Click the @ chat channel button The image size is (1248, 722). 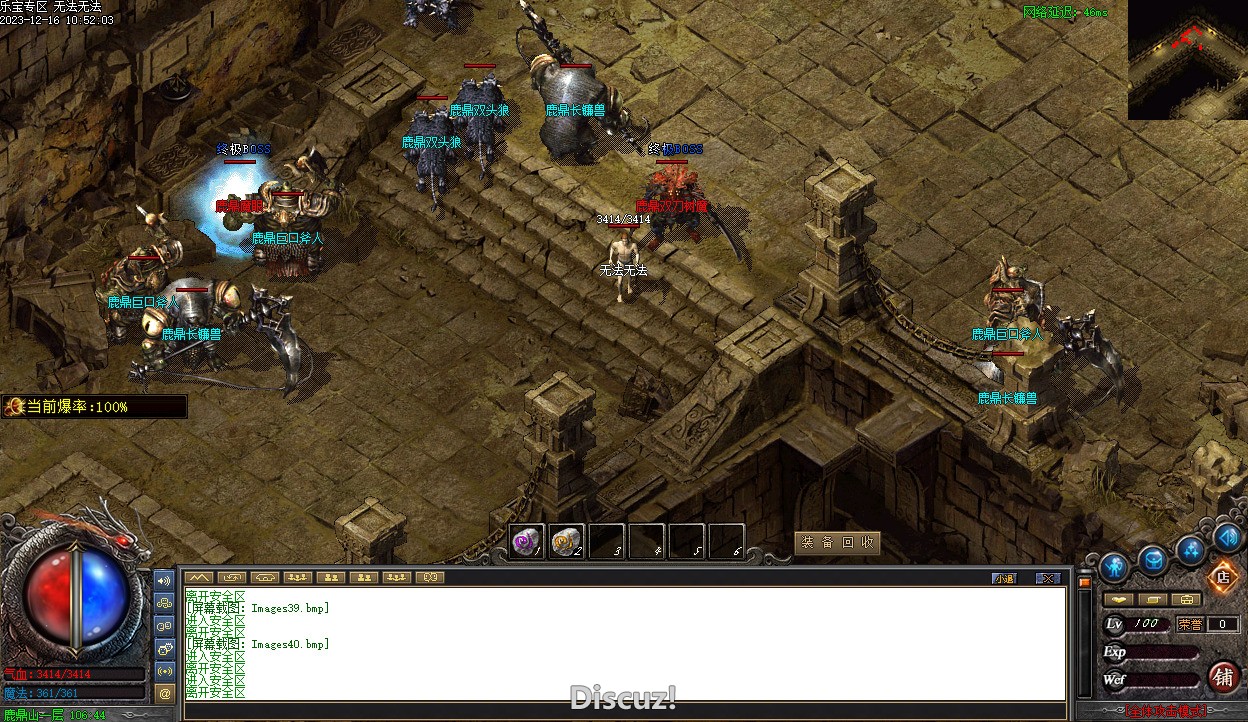coord(165,692)
